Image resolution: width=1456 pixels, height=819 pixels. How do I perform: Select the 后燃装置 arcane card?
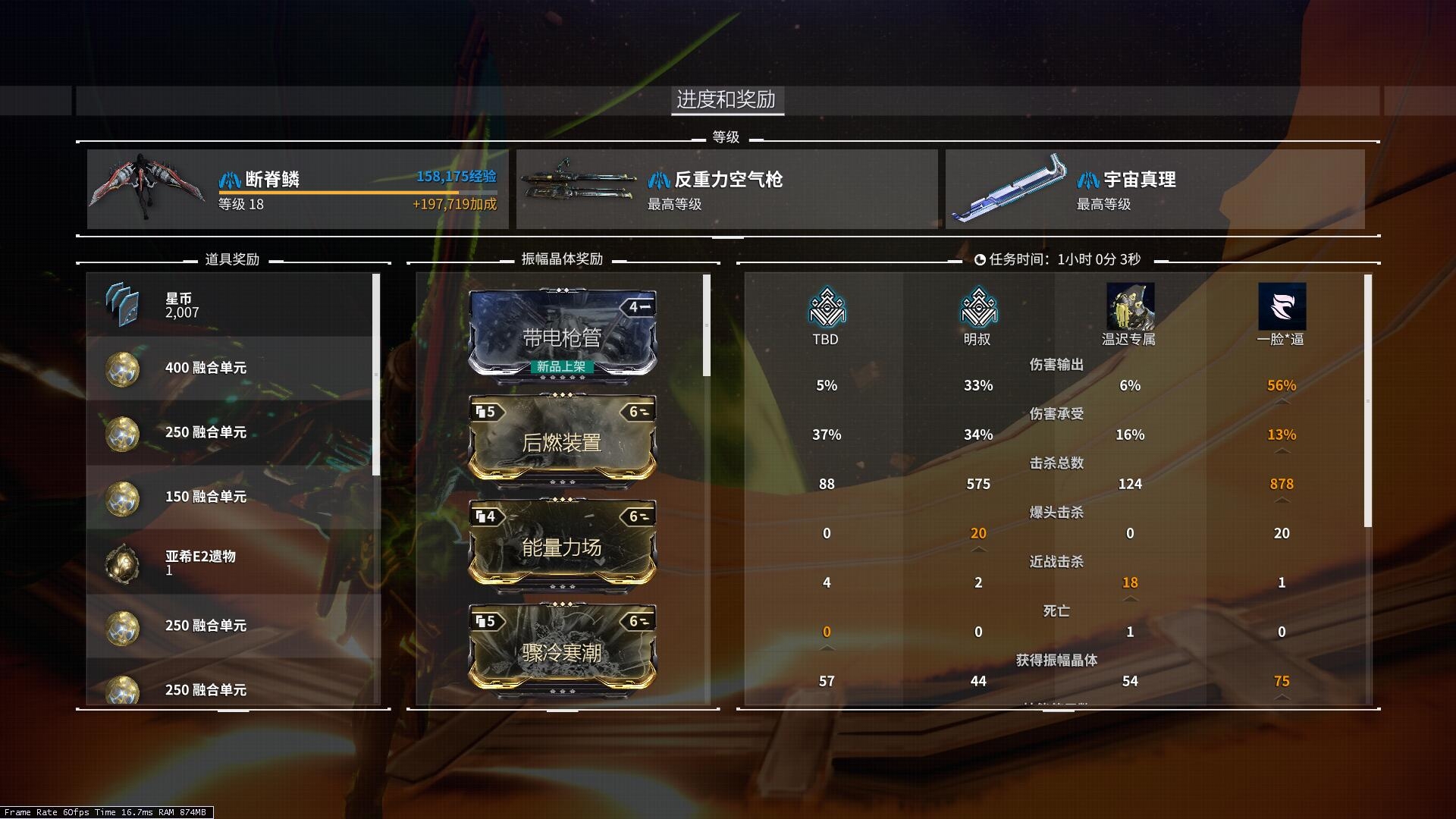[x=563, y=442]
